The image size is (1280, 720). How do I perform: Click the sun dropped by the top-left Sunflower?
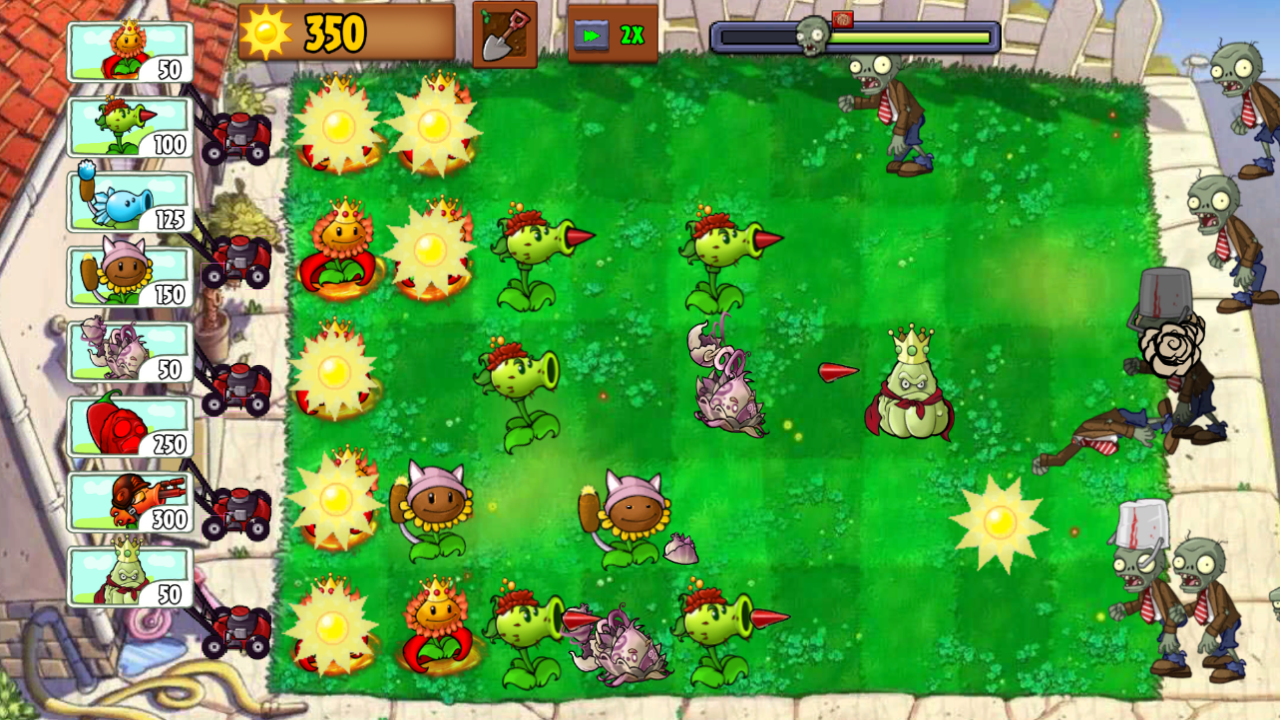click(338, 125)
